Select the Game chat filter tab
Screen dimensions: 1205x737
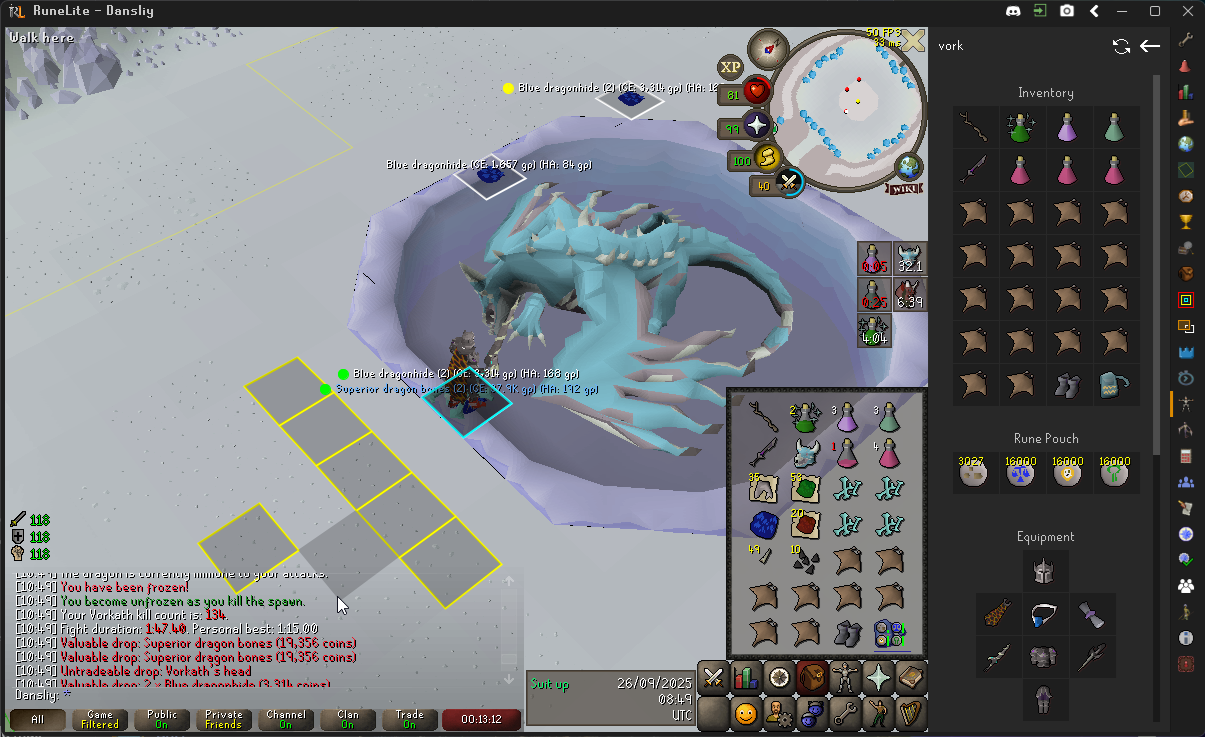(x=100, y=719)
